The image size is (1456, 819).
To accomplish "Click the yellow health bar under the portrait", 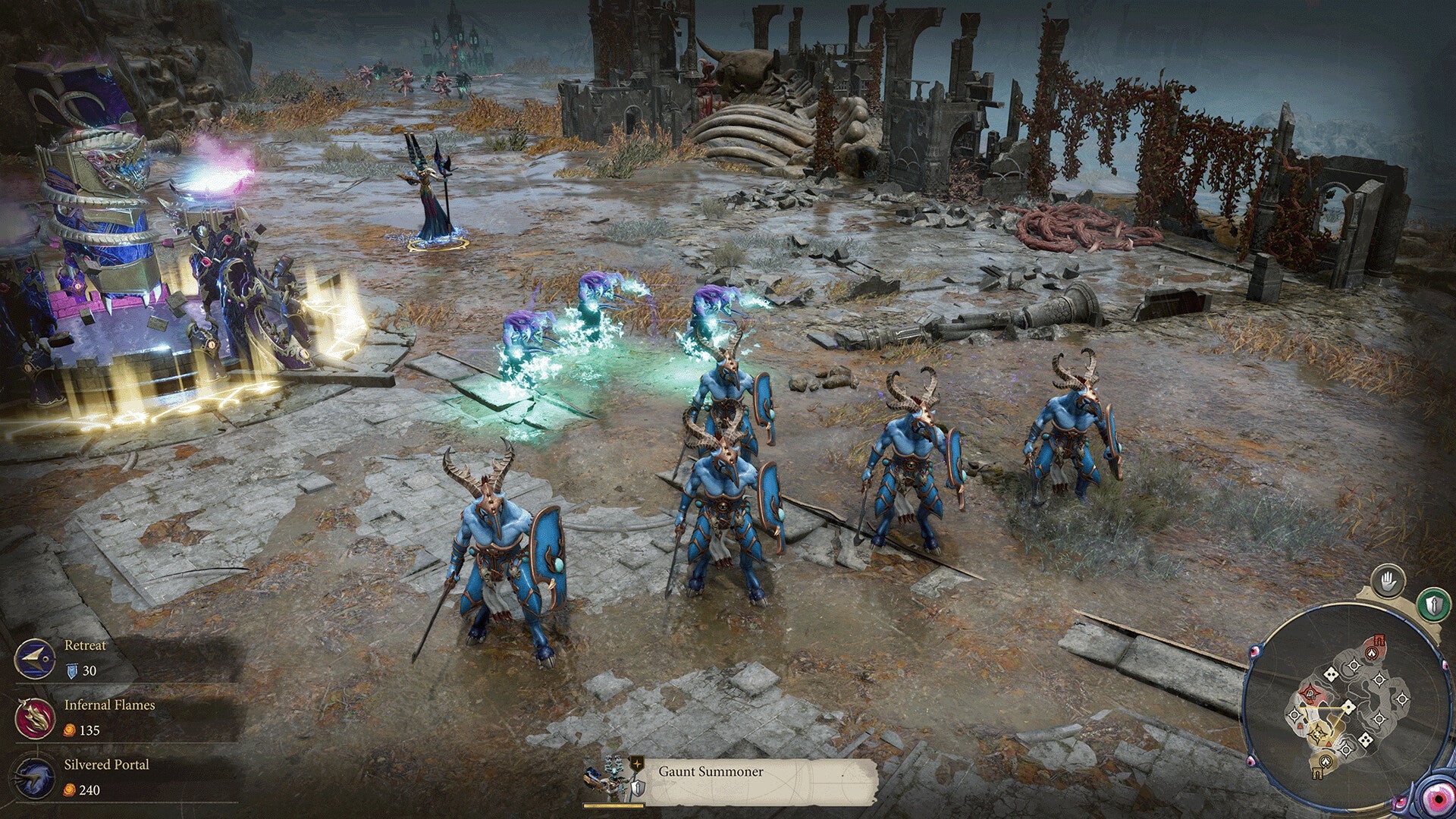I will pyautogui.click(x=613, y=805).
